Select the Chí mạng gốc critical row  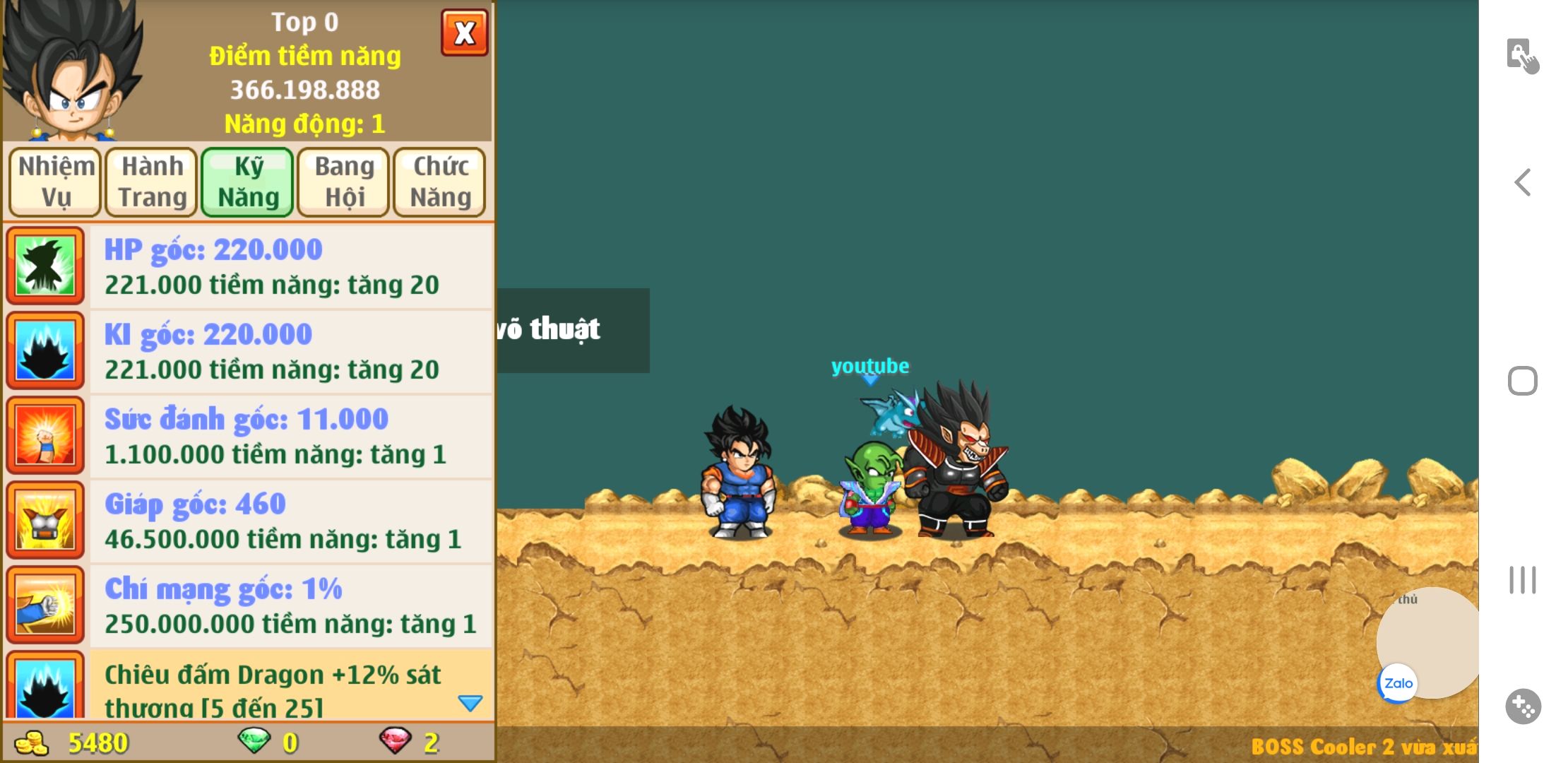click(x=290, y=605)
